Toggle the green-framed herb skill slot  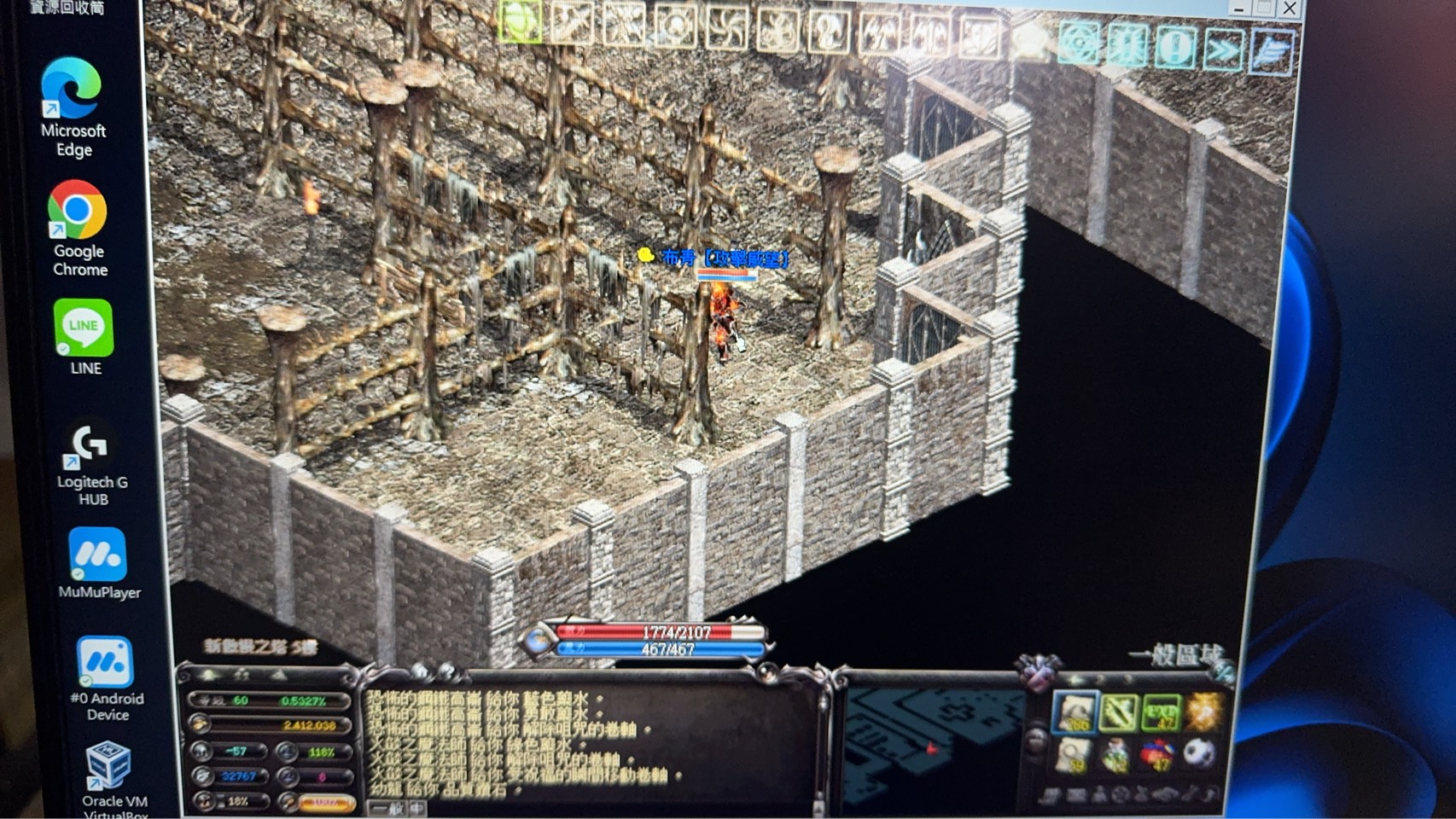(1116, 711)
